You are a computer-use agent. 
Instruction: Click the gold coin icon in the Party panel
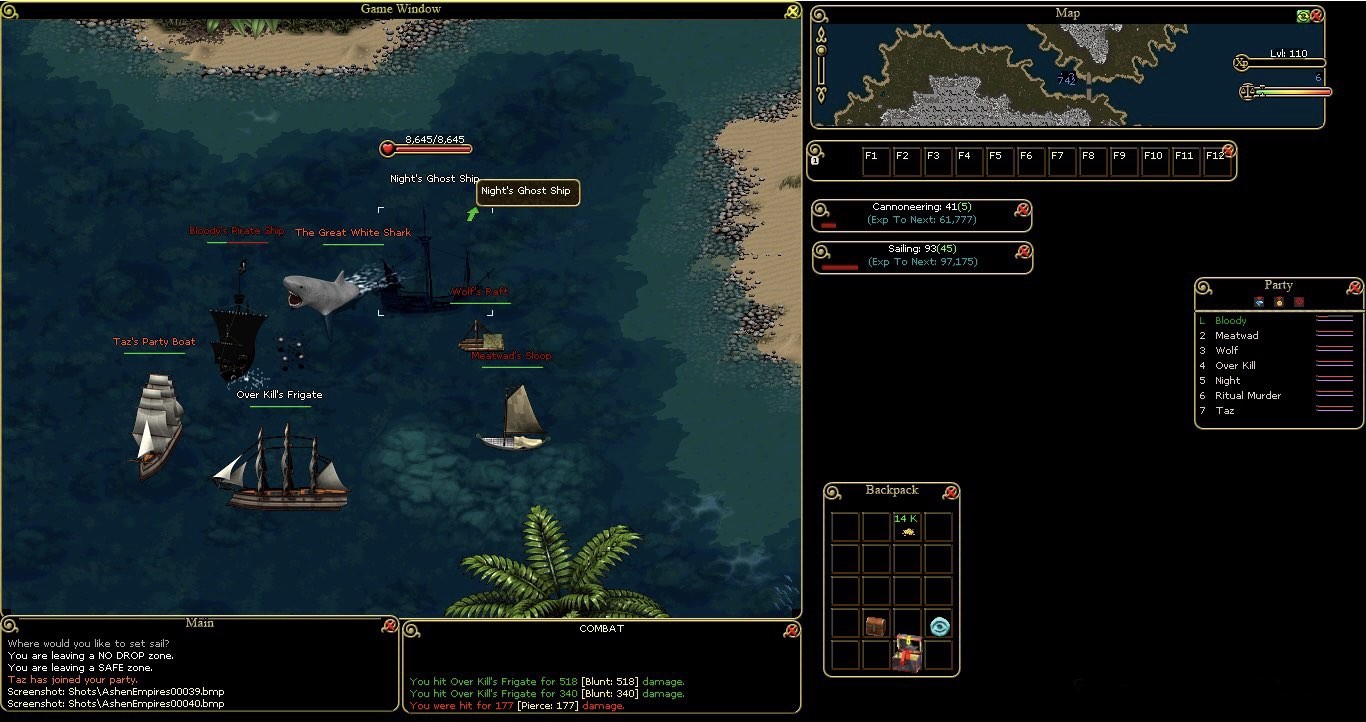point(1278,302)
